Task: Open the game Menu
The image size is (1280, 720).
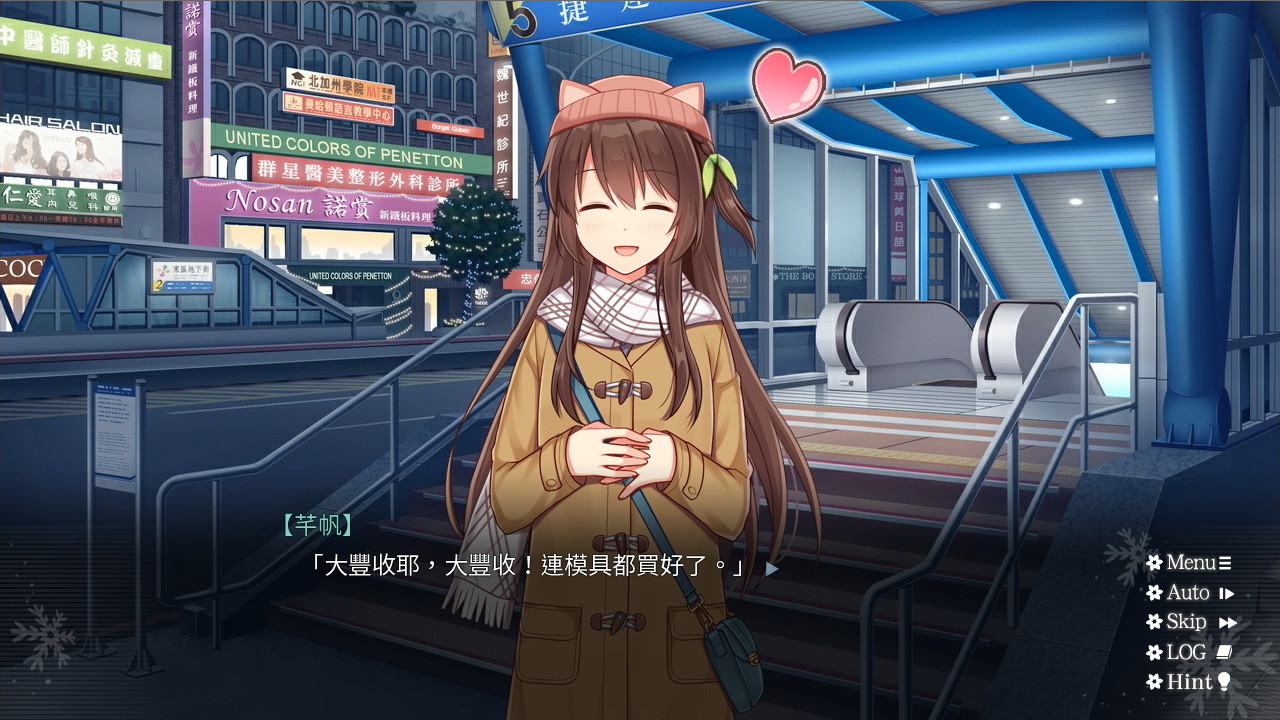Action: point(1188,562)
